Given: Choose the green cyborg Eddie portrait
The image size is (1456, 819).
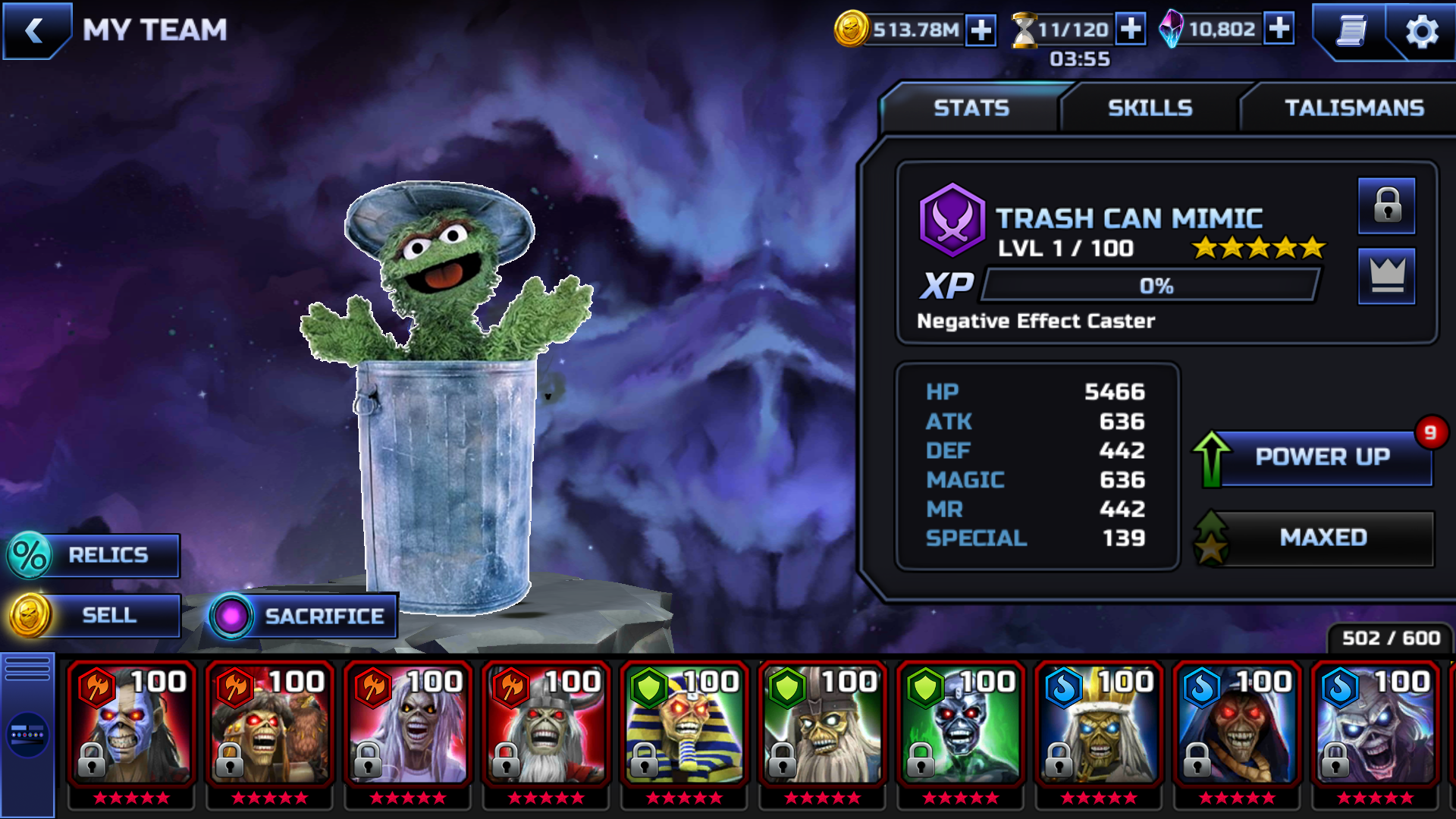Looking at the screenshot, I should (x=960, y=724).
